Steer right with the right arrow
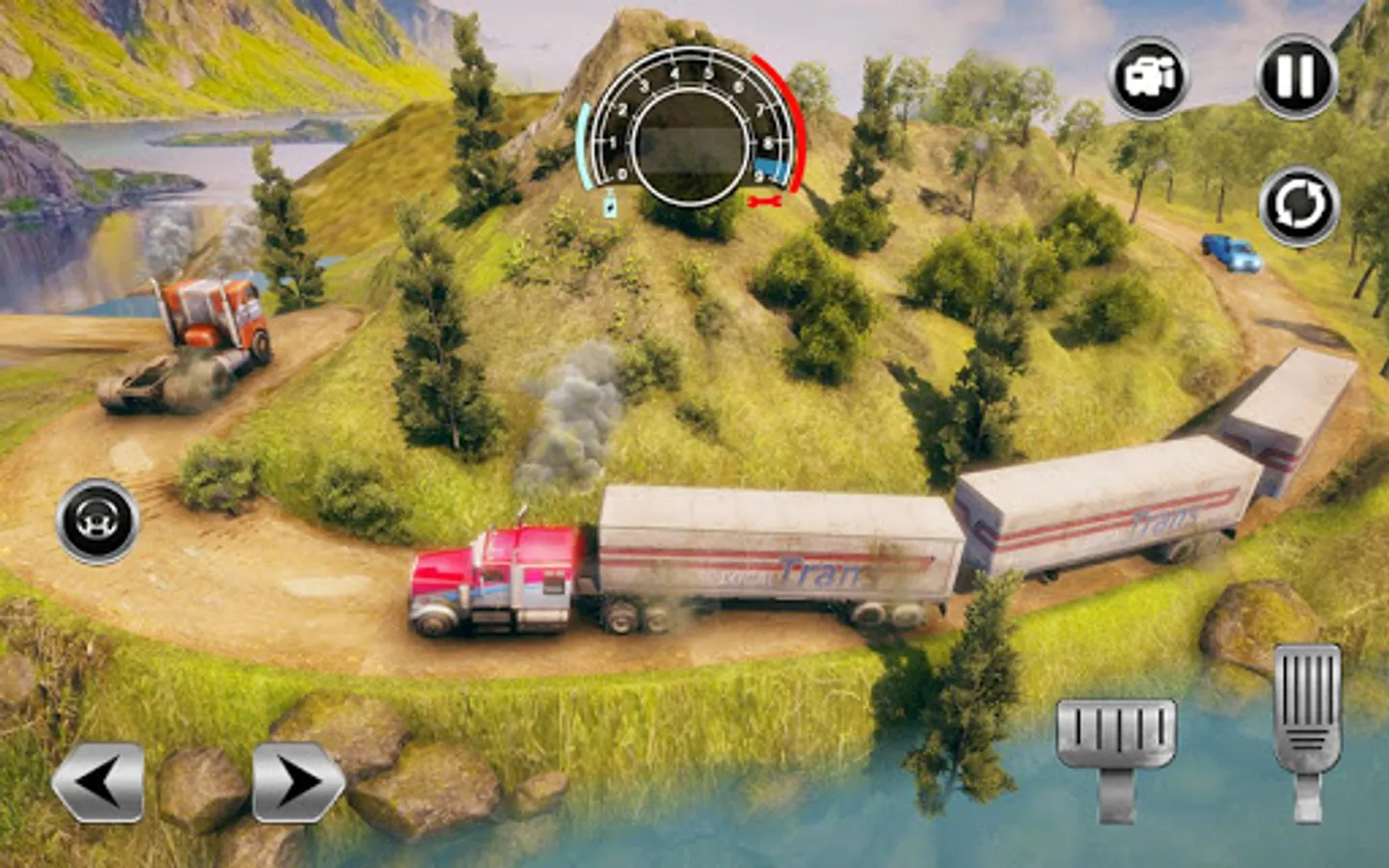The height and width of the screenshot is (868, 1389). tap(297, 781)
